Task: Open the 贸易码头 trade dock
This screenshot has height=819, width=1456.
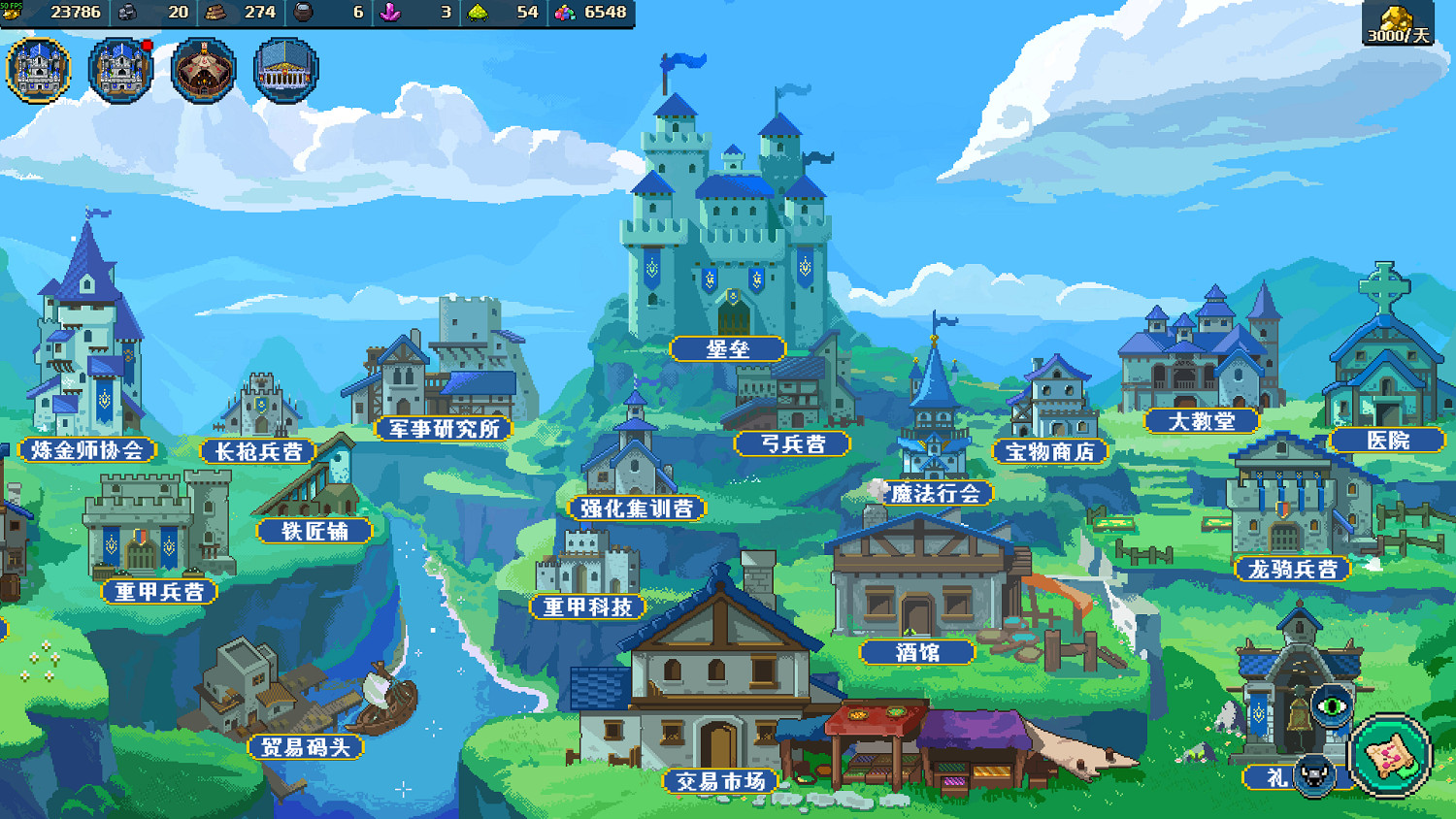Action: [x=309, y=748]
